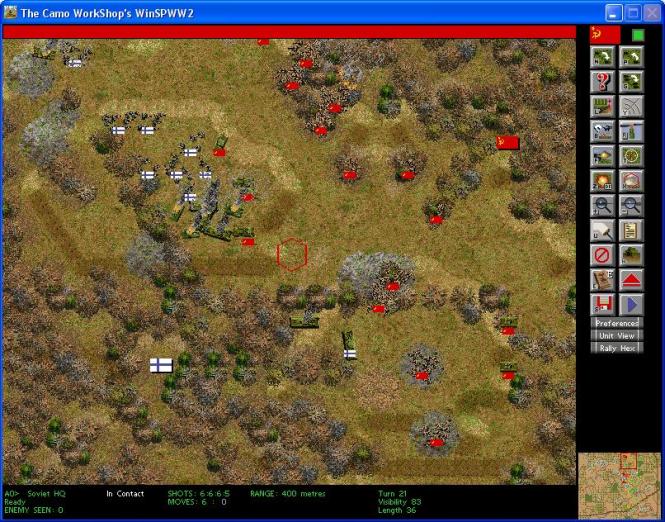
Task: Click the Soviet flag icon in the side panel
Action: (601, 34)
